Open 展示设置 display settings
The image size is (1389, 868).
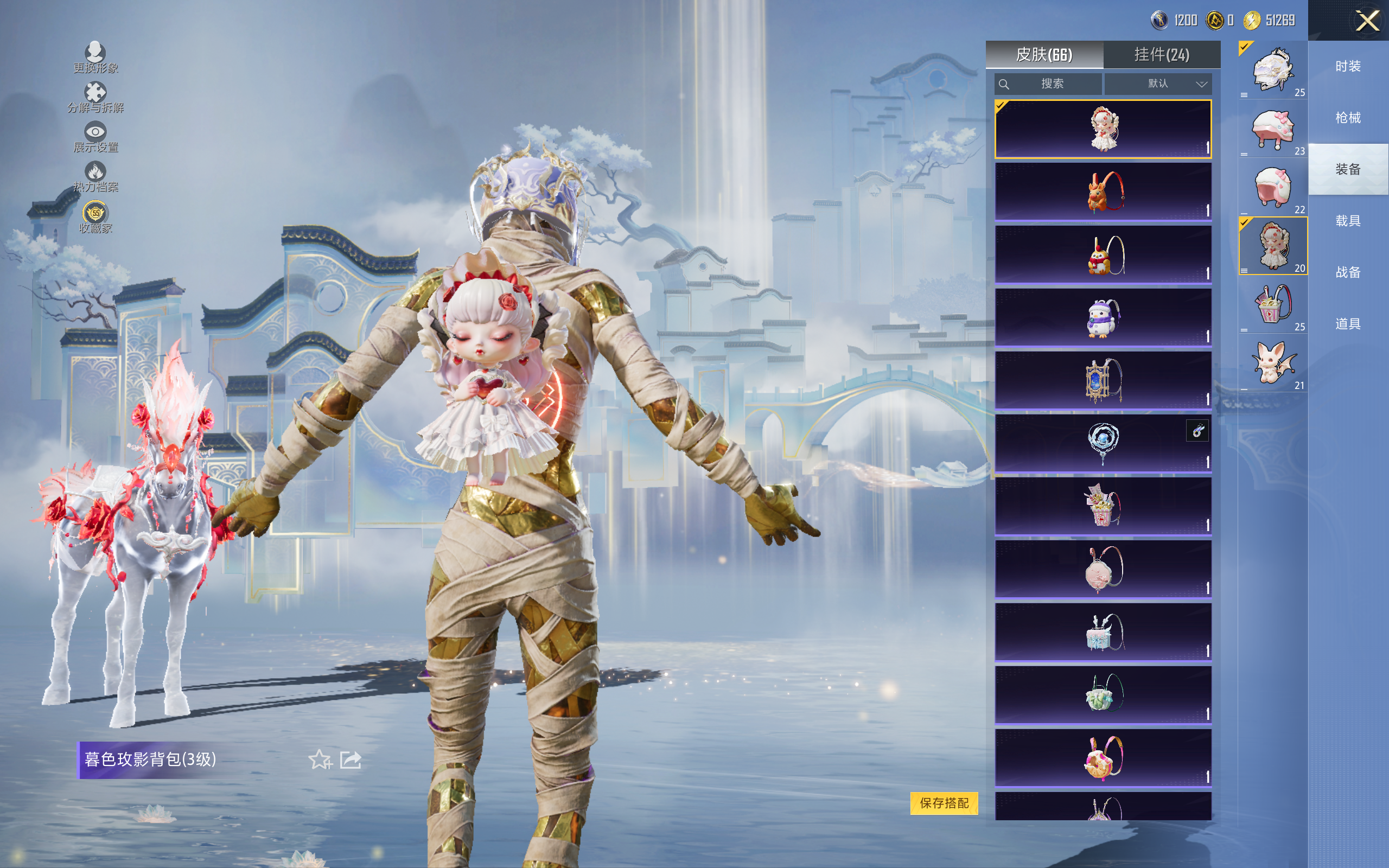(95, 137)
